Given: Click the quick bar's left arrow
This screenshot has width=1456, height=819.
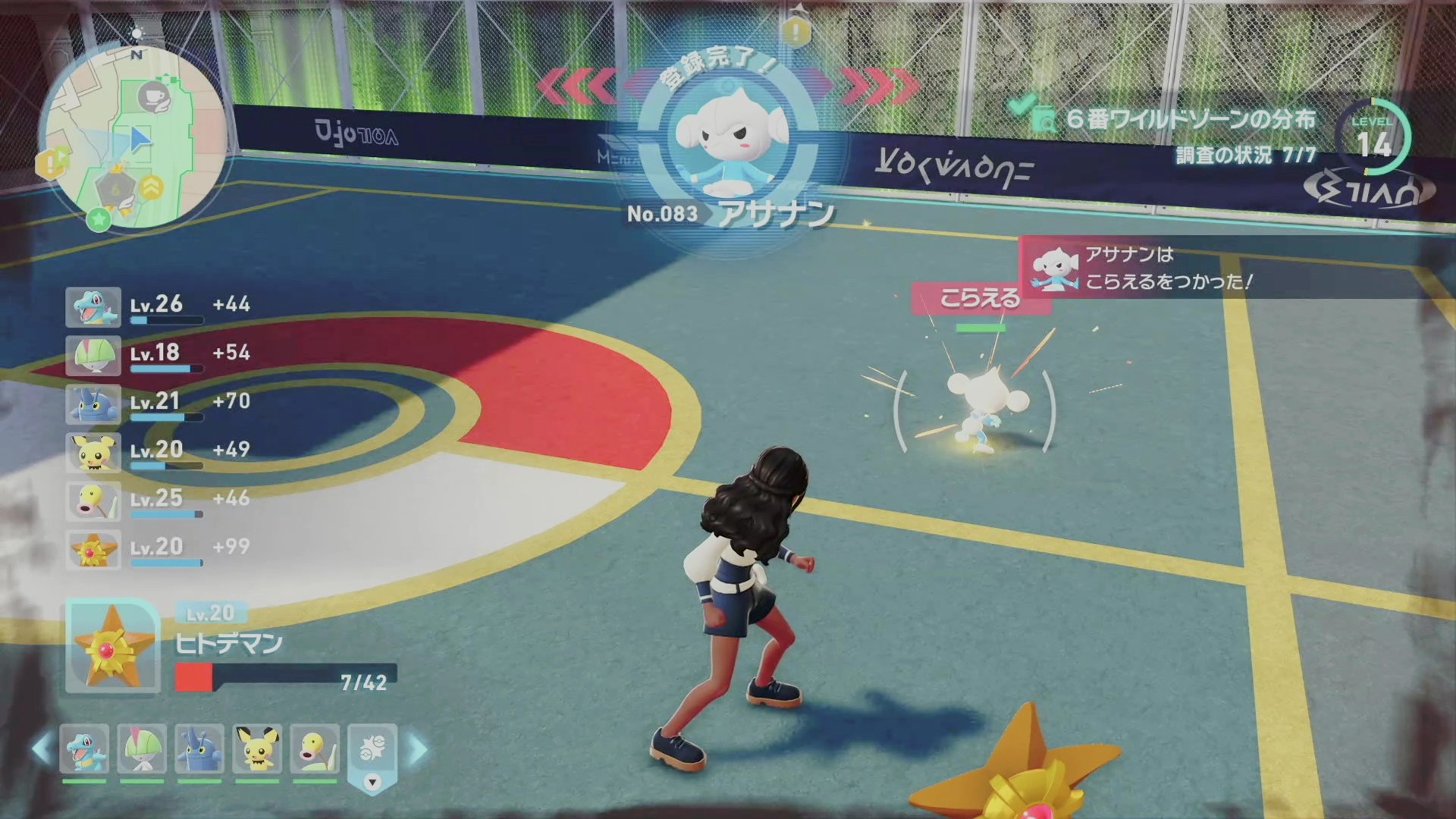Looking at the screenshot, I should pyautogui.click(x=42, y=749).
